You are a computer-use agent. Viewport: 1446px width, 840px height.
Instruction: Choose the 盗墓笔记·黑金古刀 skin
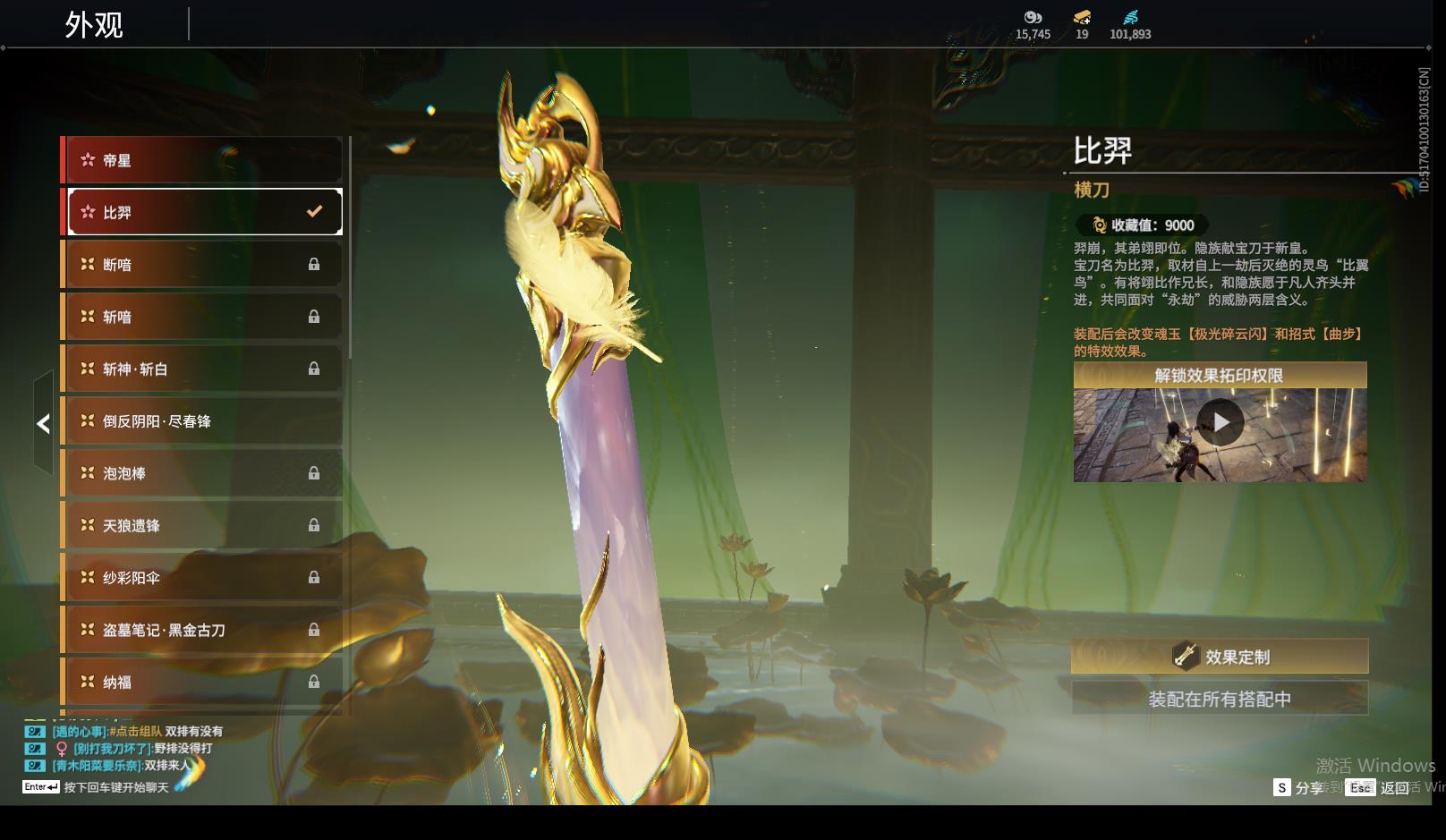(202, 630)
